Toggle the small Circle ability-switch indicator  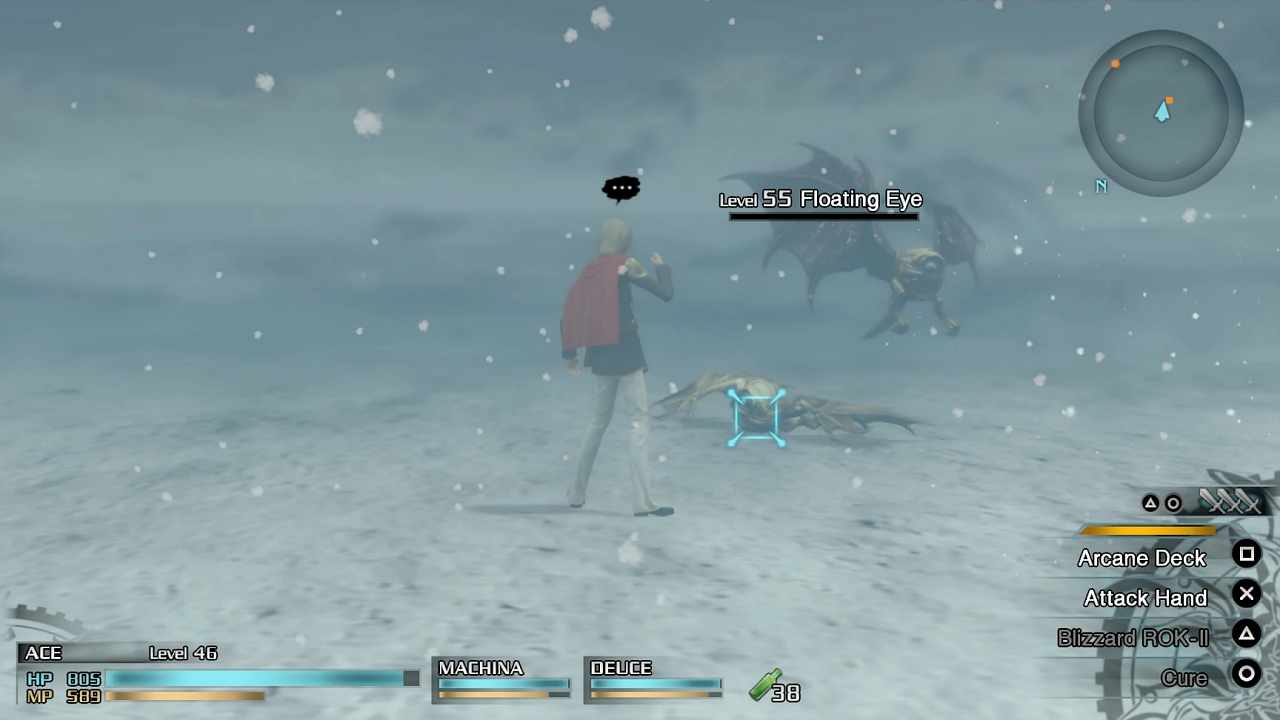pyautogui.click(x=1172, y=503)
